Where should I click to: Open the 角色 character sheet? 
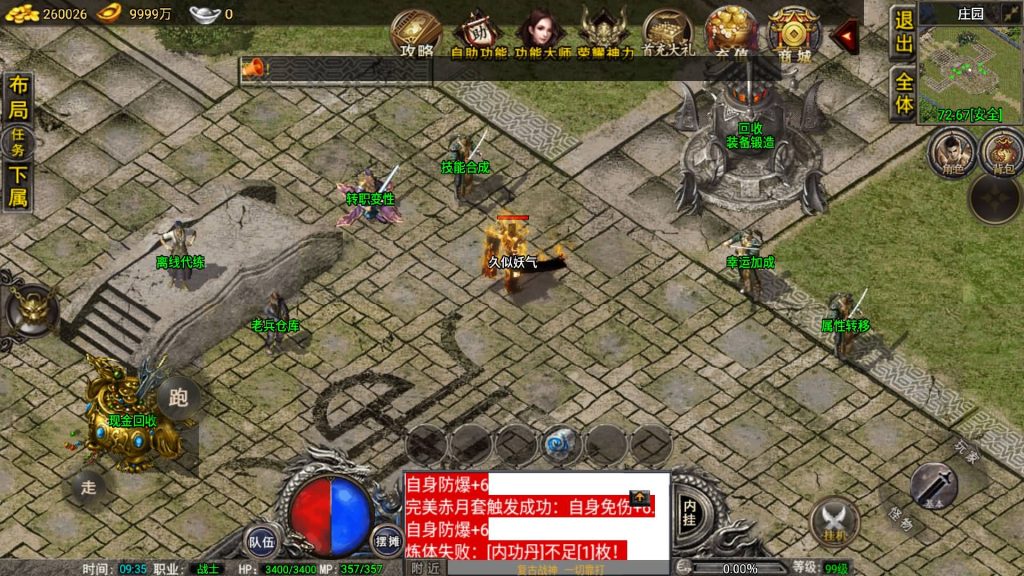pyautogui.click(x=951, y=153)
